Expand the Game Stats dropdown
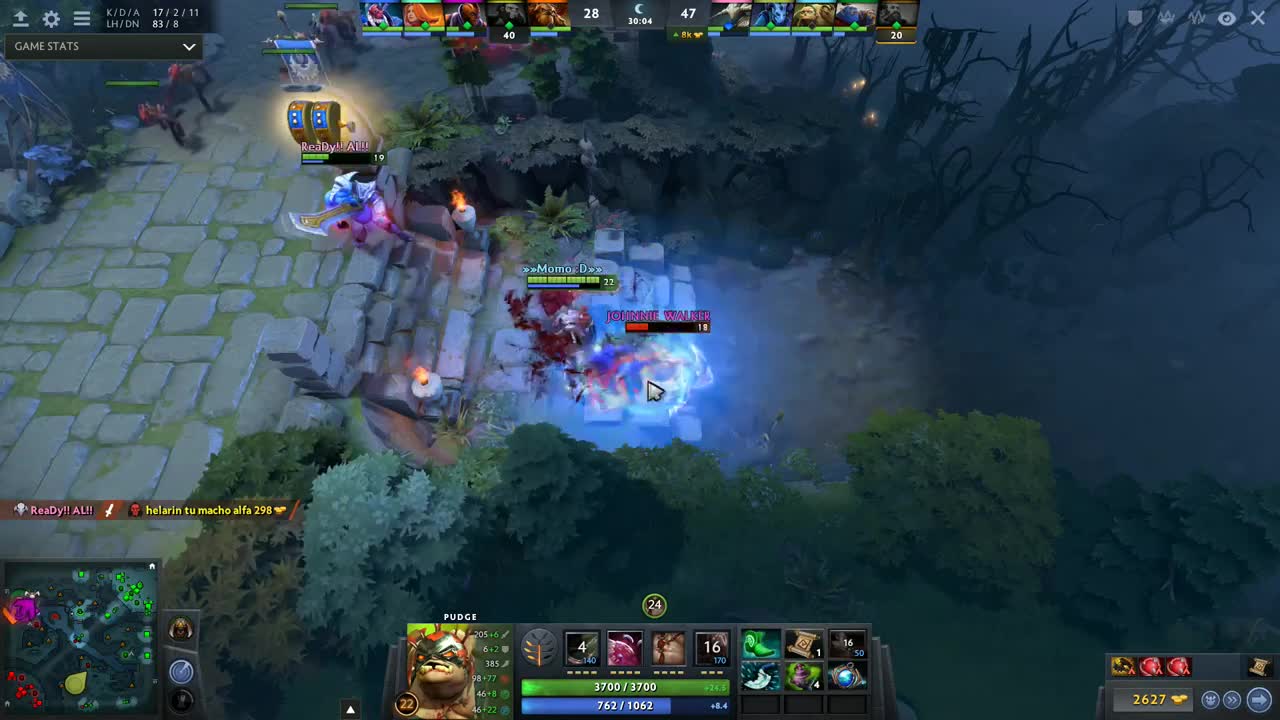 (189, 46)
